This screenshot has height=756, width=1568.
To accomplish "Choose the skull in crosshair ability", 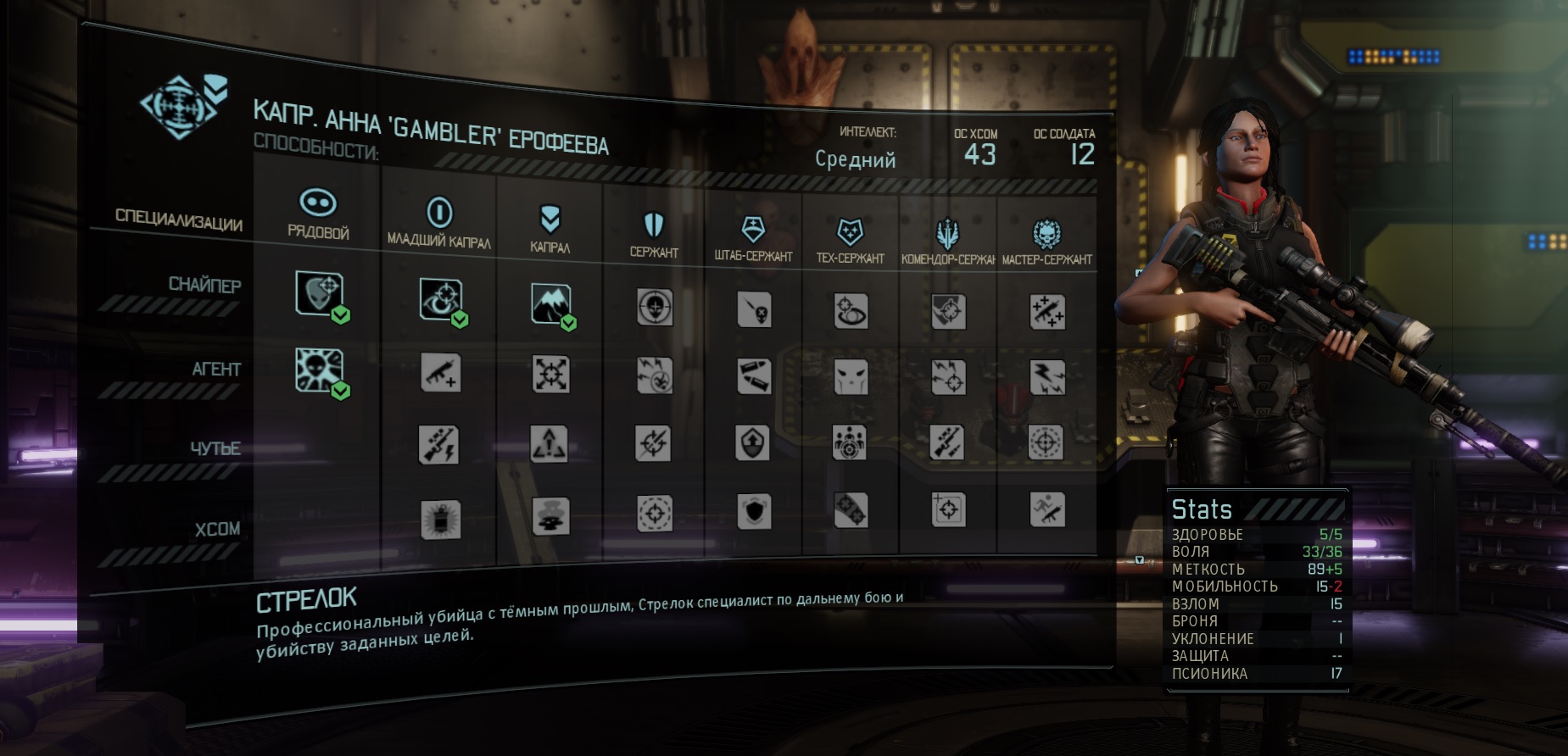I will click(x=655, y=308).
